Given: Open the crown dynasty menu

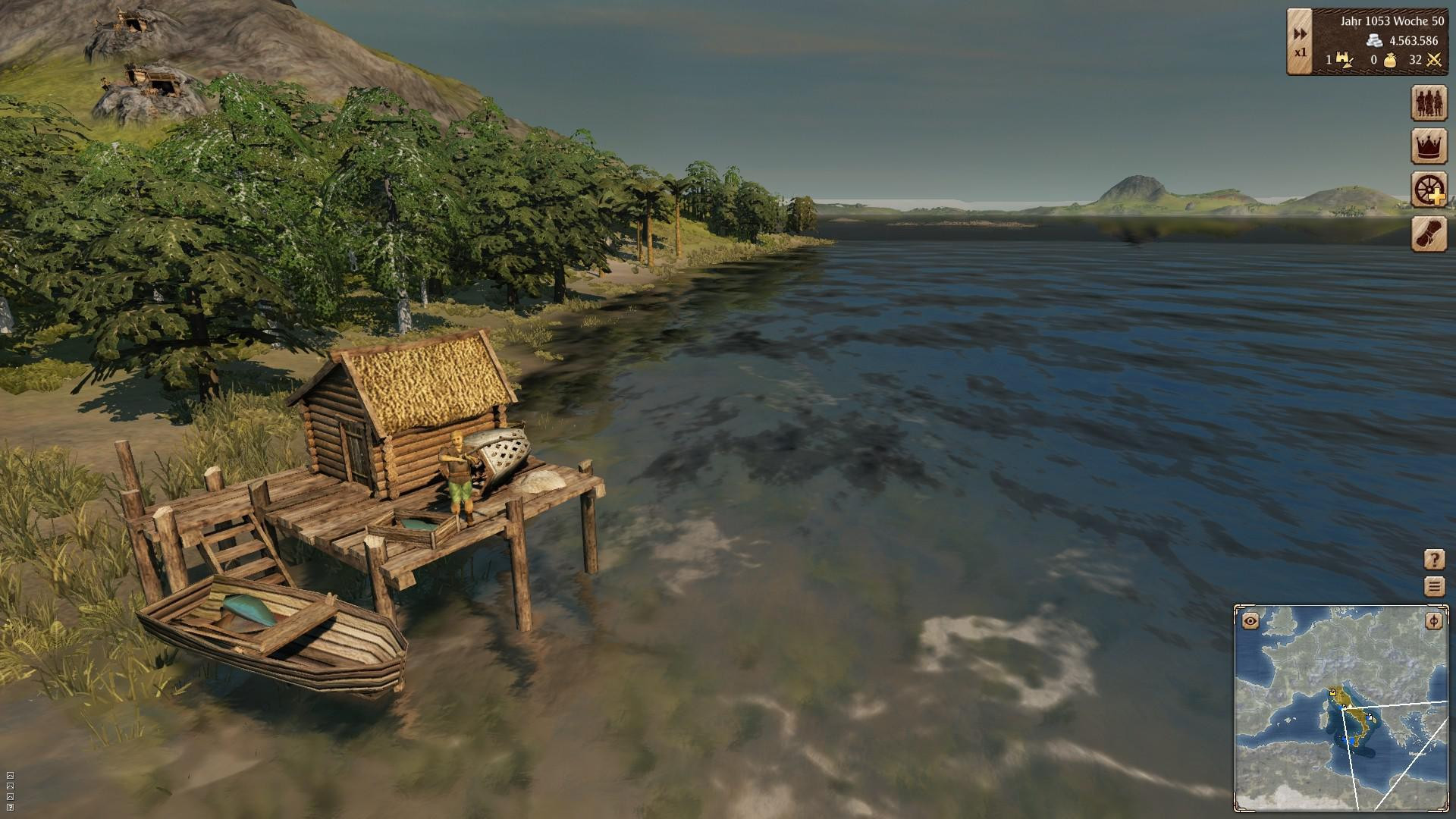Looking at the screenshot, I should coord(1429,146).
